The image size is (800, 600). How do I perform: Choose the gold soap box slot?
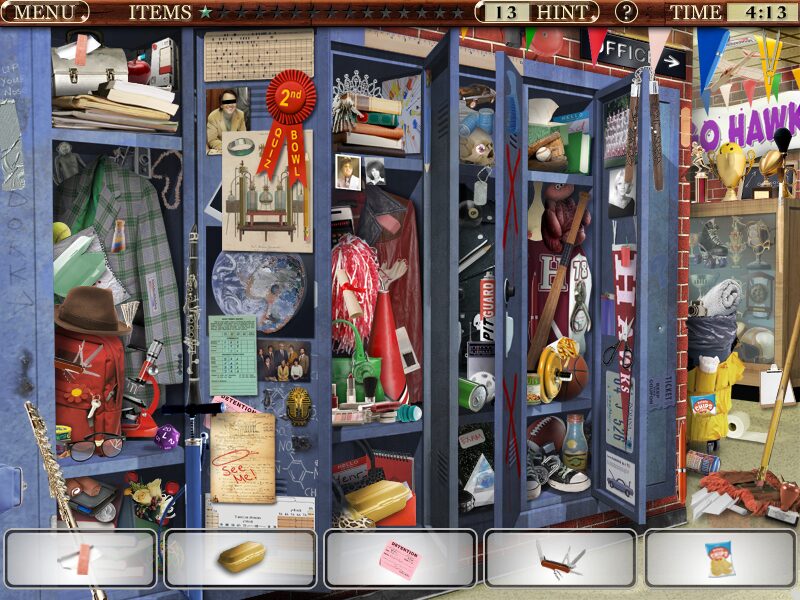tap(240, 558)
